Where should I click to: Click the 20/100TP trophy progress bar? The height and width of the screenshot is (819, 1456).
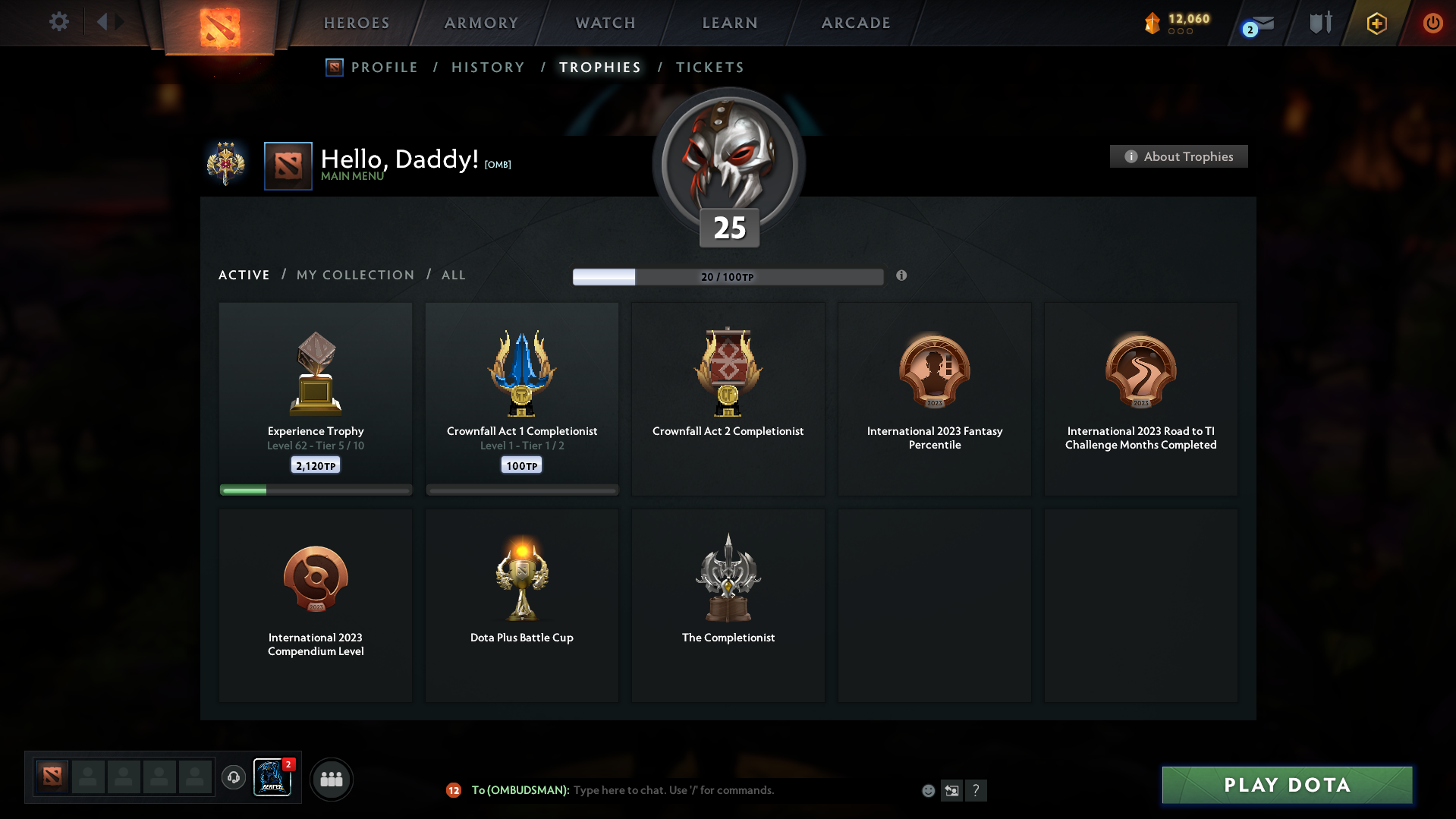click(728, 277)
